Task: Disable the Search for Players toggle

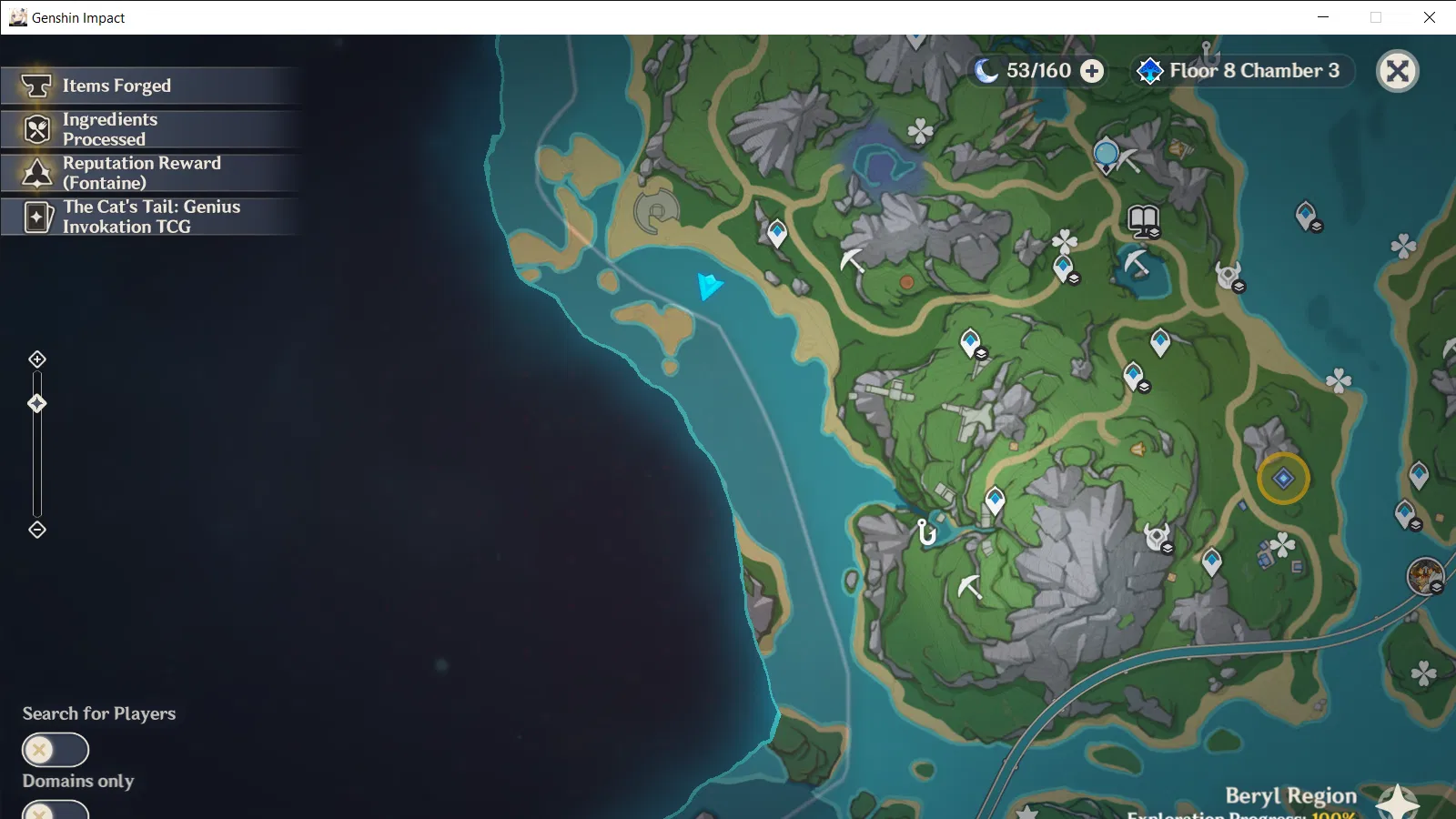Action: pos(55,750)
